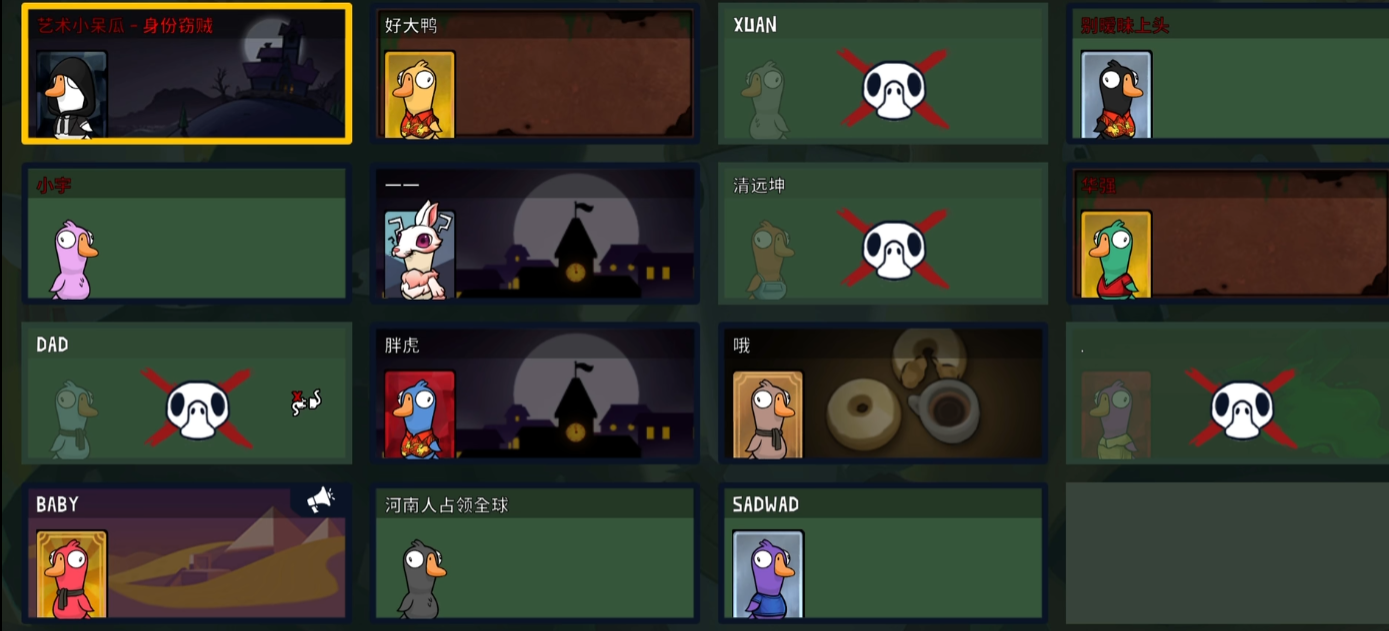Vote for player 好大鸭

click(x=535, y=74)
